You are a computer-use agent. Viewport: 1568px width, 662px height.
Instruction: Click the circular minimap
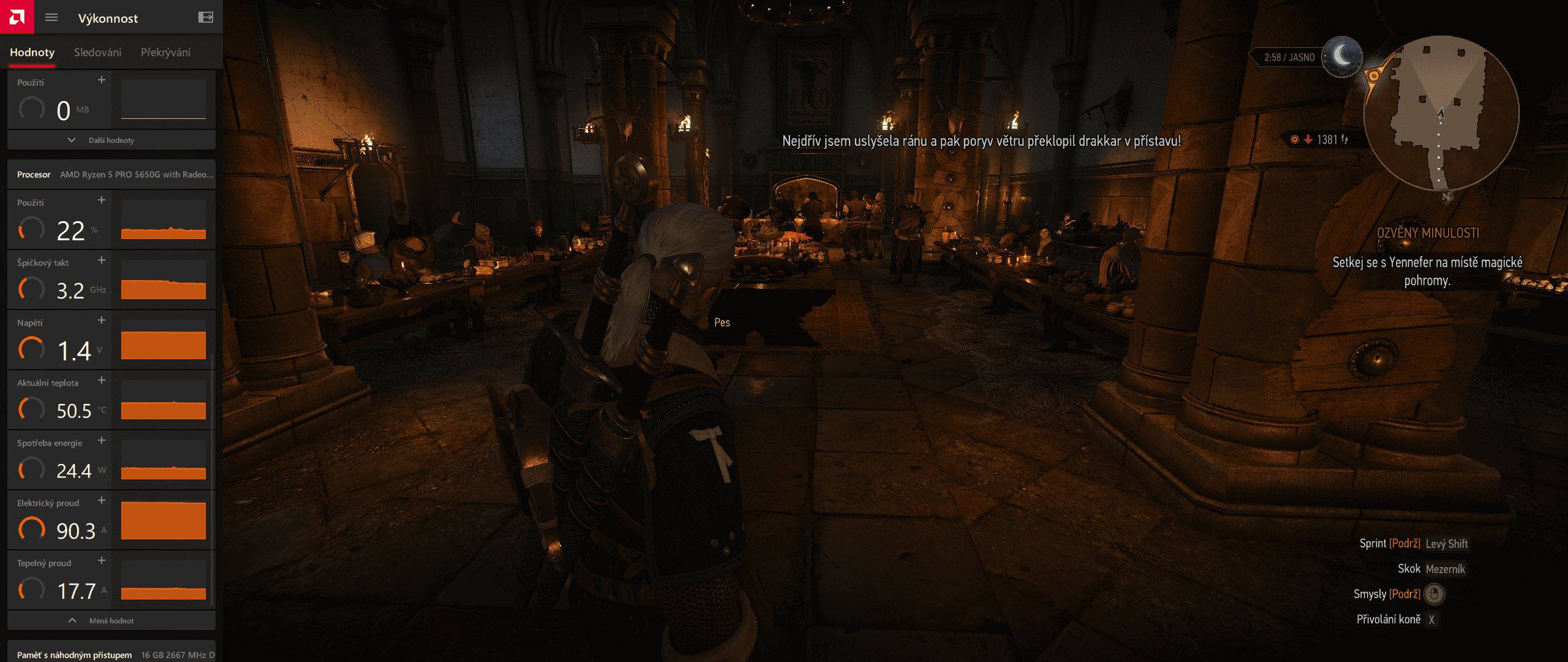(1441, 113)
